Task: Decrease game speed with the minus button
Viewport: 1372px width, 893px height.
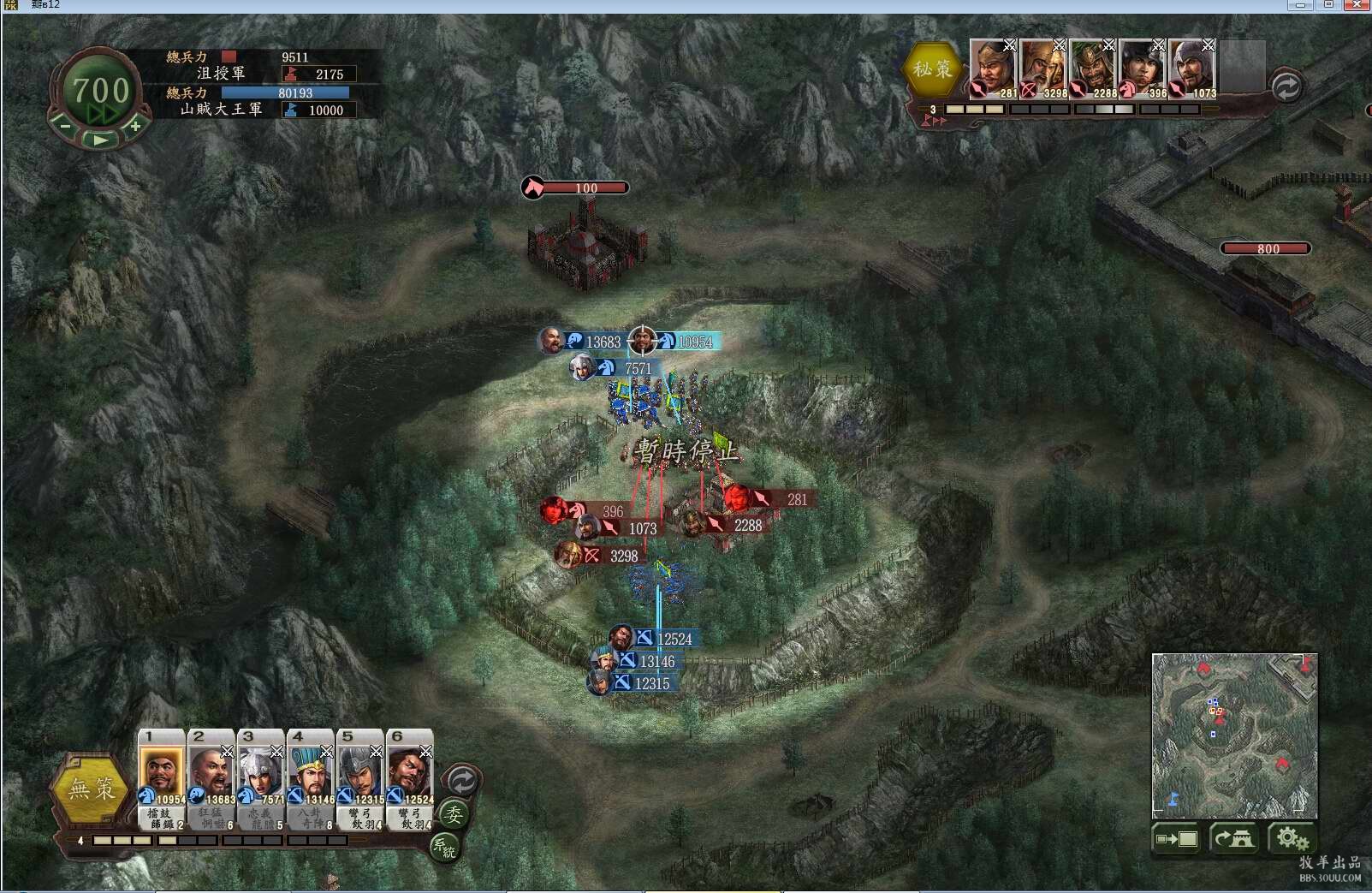Action: point(65,127)
